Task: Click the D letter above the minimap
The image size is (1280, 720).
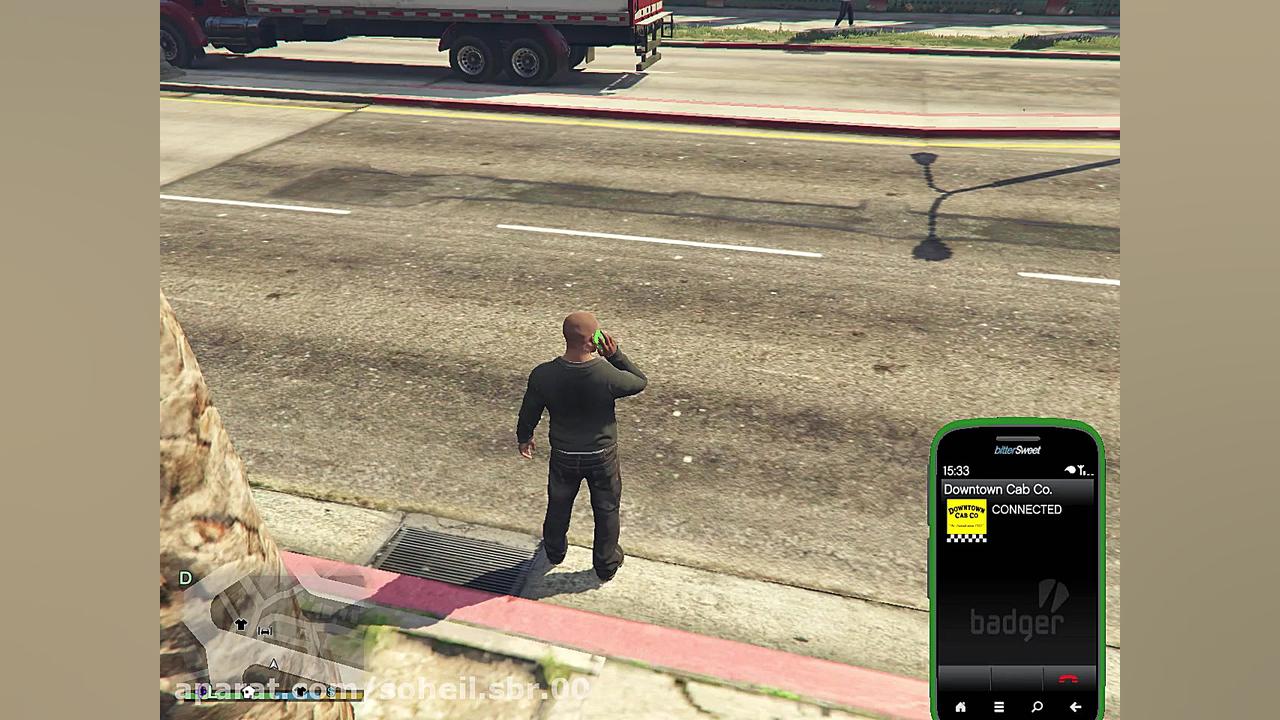Action: pyautogui.click(x=185, y=578)
